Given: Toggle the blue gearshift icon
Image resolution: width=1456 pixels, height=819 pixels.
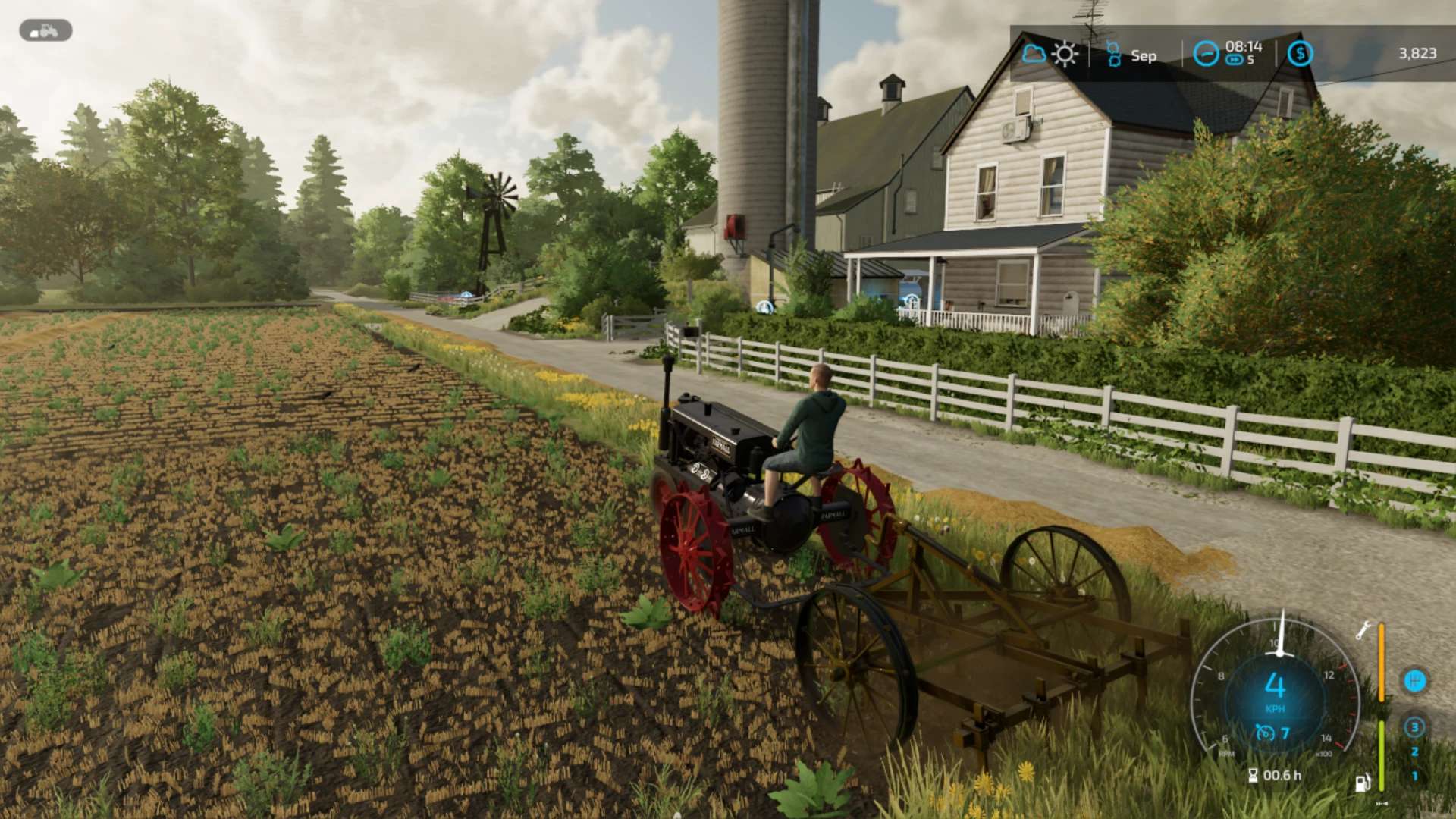Looking at the screenshot, I should pyautogui.click(x=1414, y=680).
